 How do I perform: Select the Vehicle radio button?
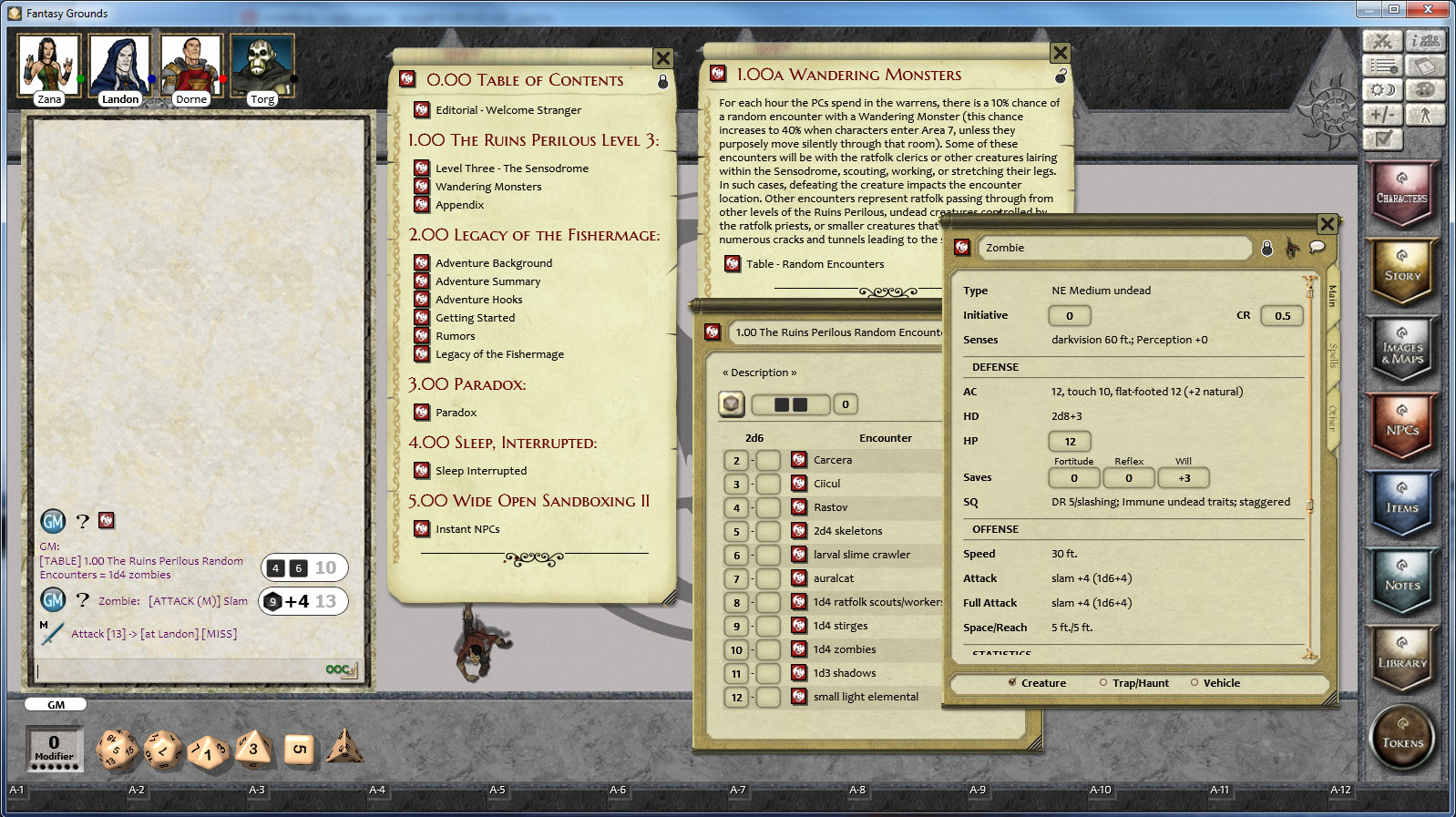(1195, 682)
